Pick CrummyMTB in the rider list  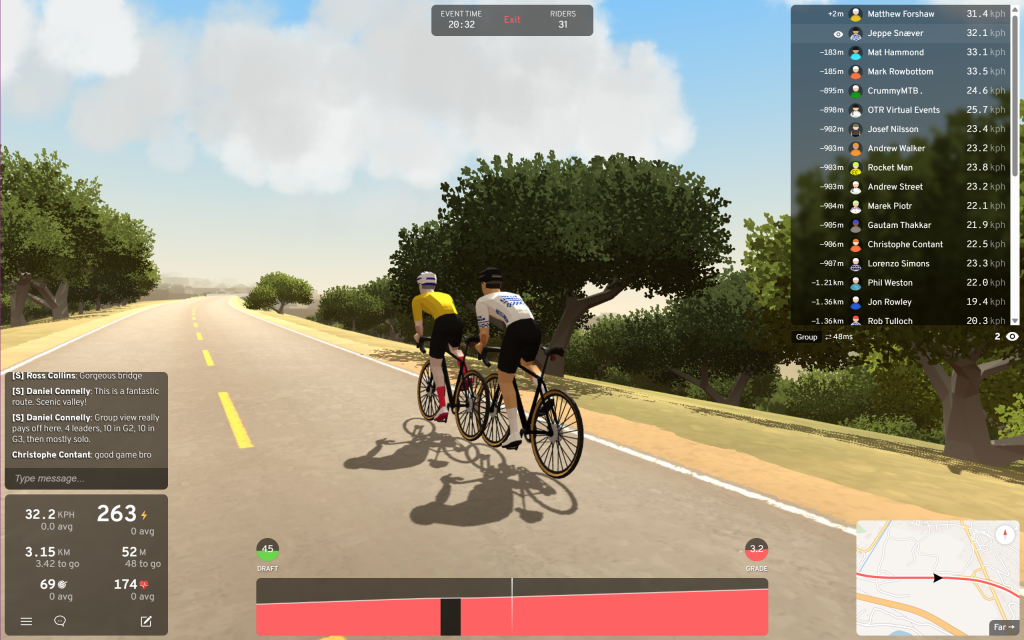[895, 91]
